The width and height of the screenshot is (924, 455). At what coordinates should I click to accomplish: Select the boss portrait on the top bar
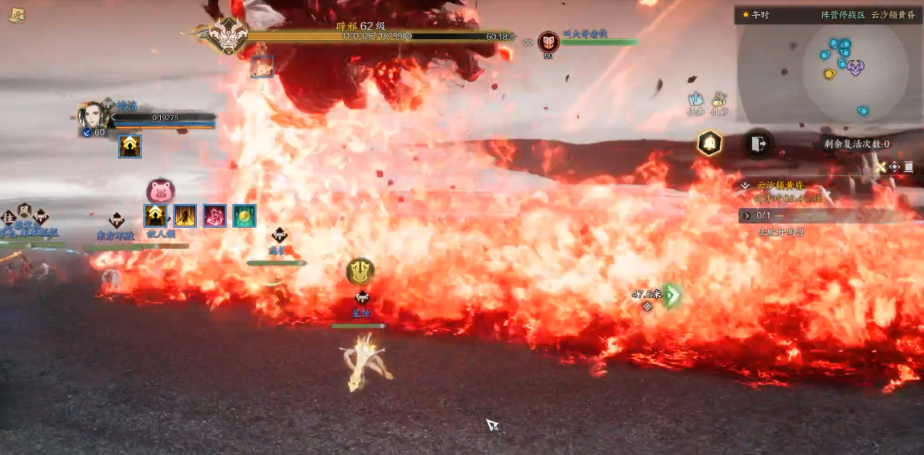(229, 36)
